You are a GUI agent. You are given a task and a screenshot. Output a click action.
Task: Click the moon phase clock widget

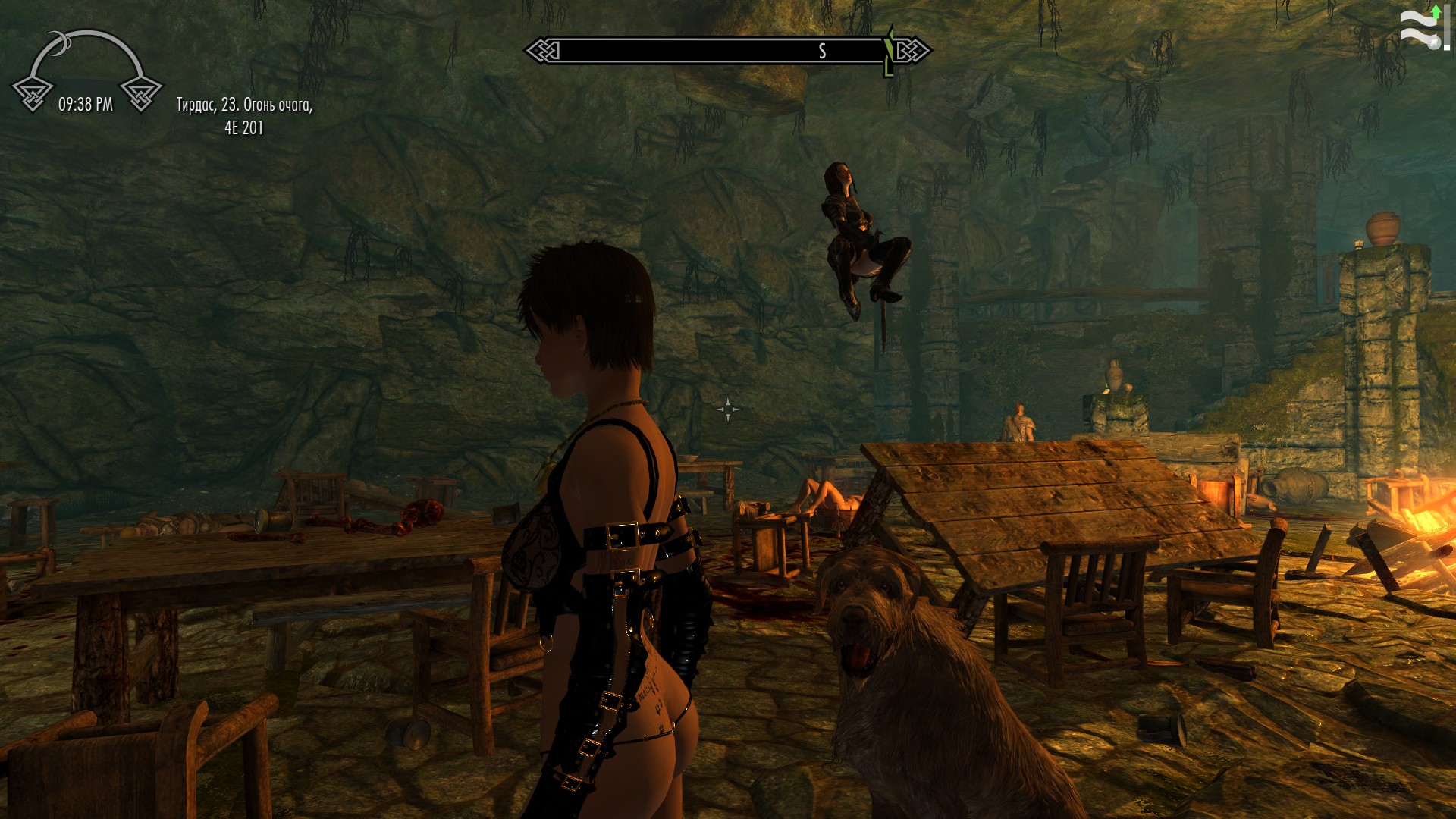point(86,73)
